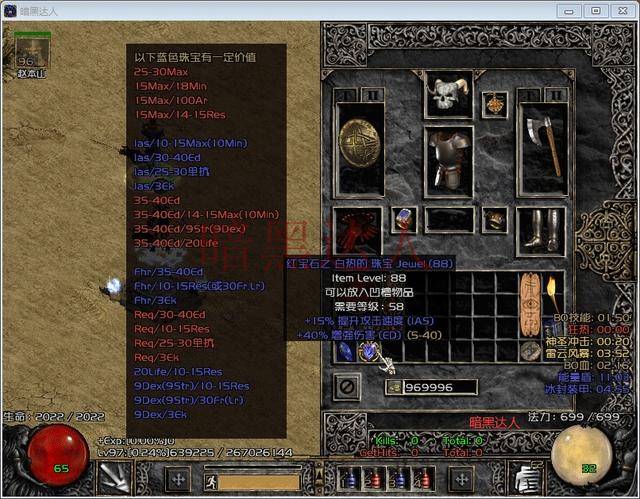Click the equipped metal boots
This screenshot has height=499, width=640.
click(545, 229)
